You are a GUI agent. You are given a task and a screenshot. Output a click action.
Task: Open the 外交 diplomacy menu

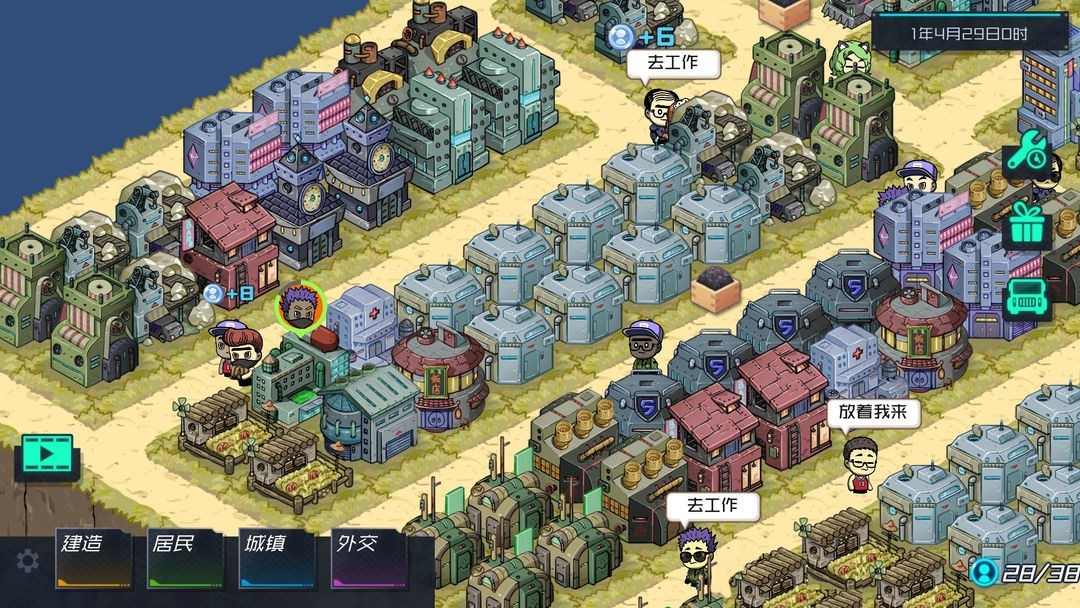click(x=368, y=558)
